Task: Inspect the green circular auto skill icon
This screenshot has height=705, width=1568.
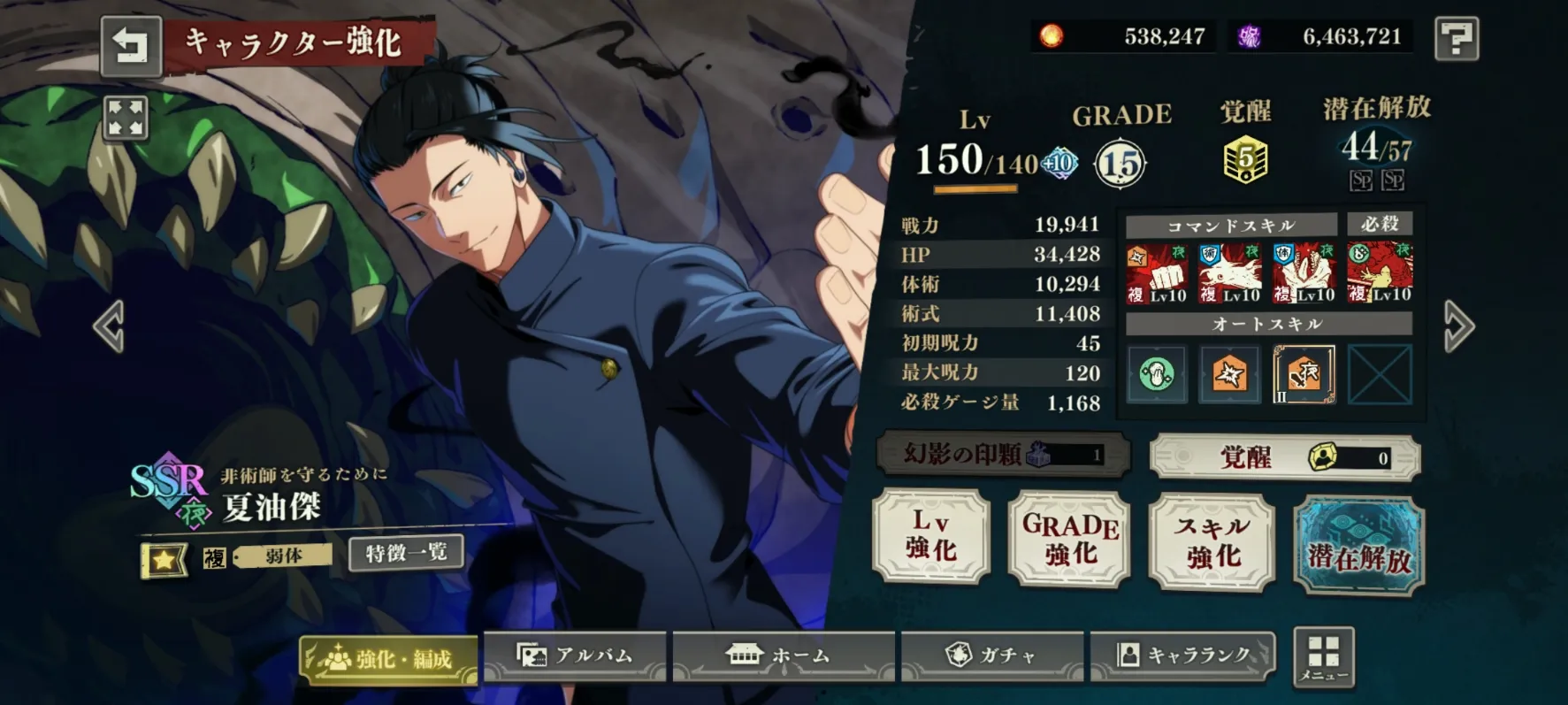Action: point(1157,375)
